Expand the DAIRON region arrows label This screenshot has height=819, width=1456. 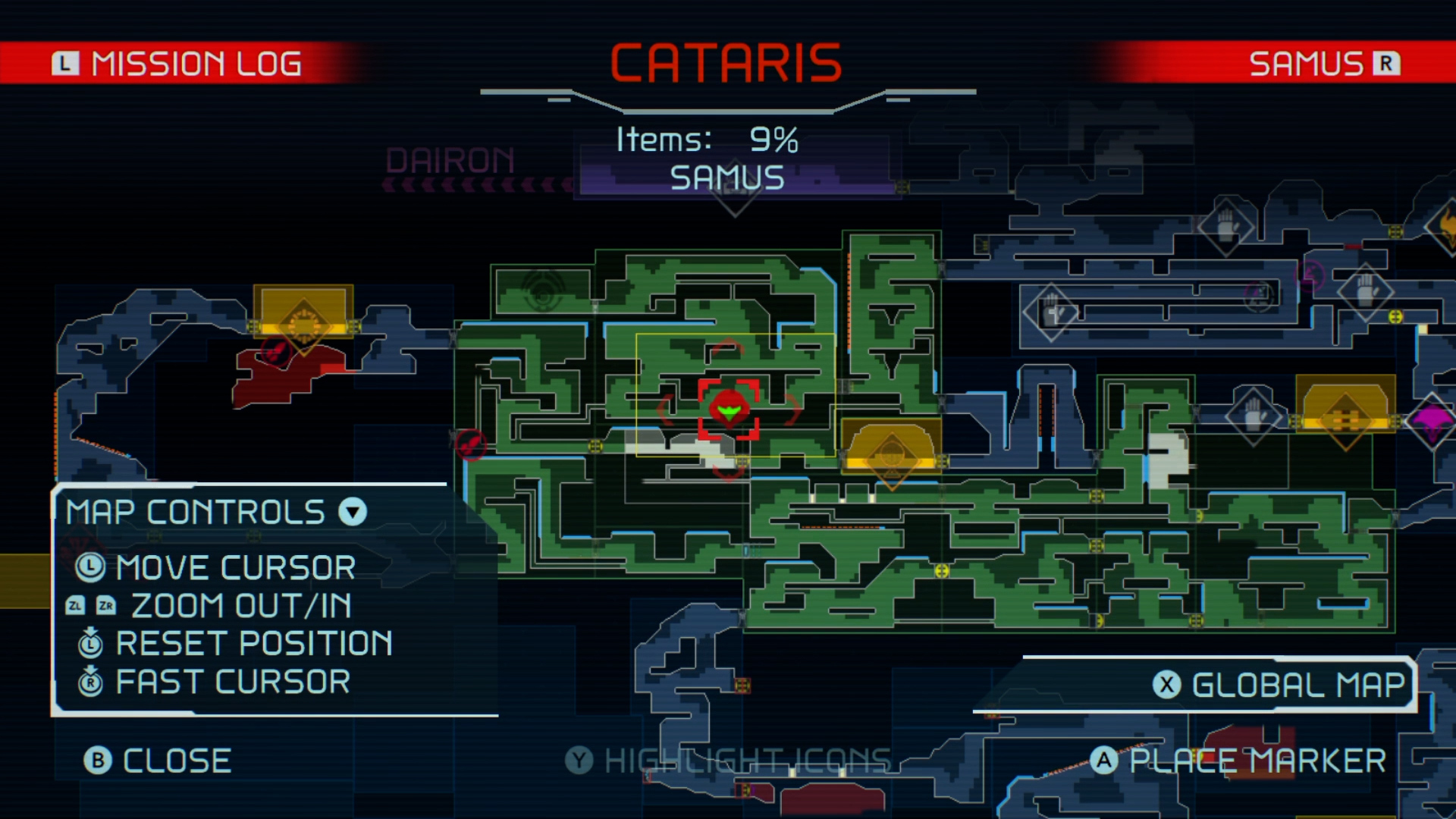449,163
